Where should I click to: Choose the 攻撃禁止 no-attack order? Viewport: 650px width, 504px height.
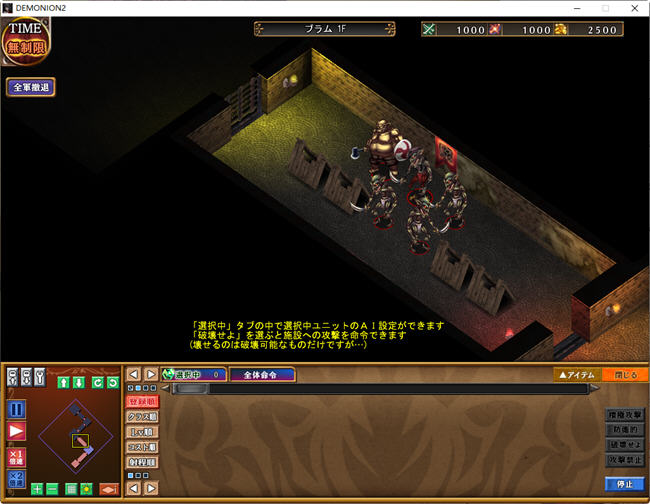[623, 459]
